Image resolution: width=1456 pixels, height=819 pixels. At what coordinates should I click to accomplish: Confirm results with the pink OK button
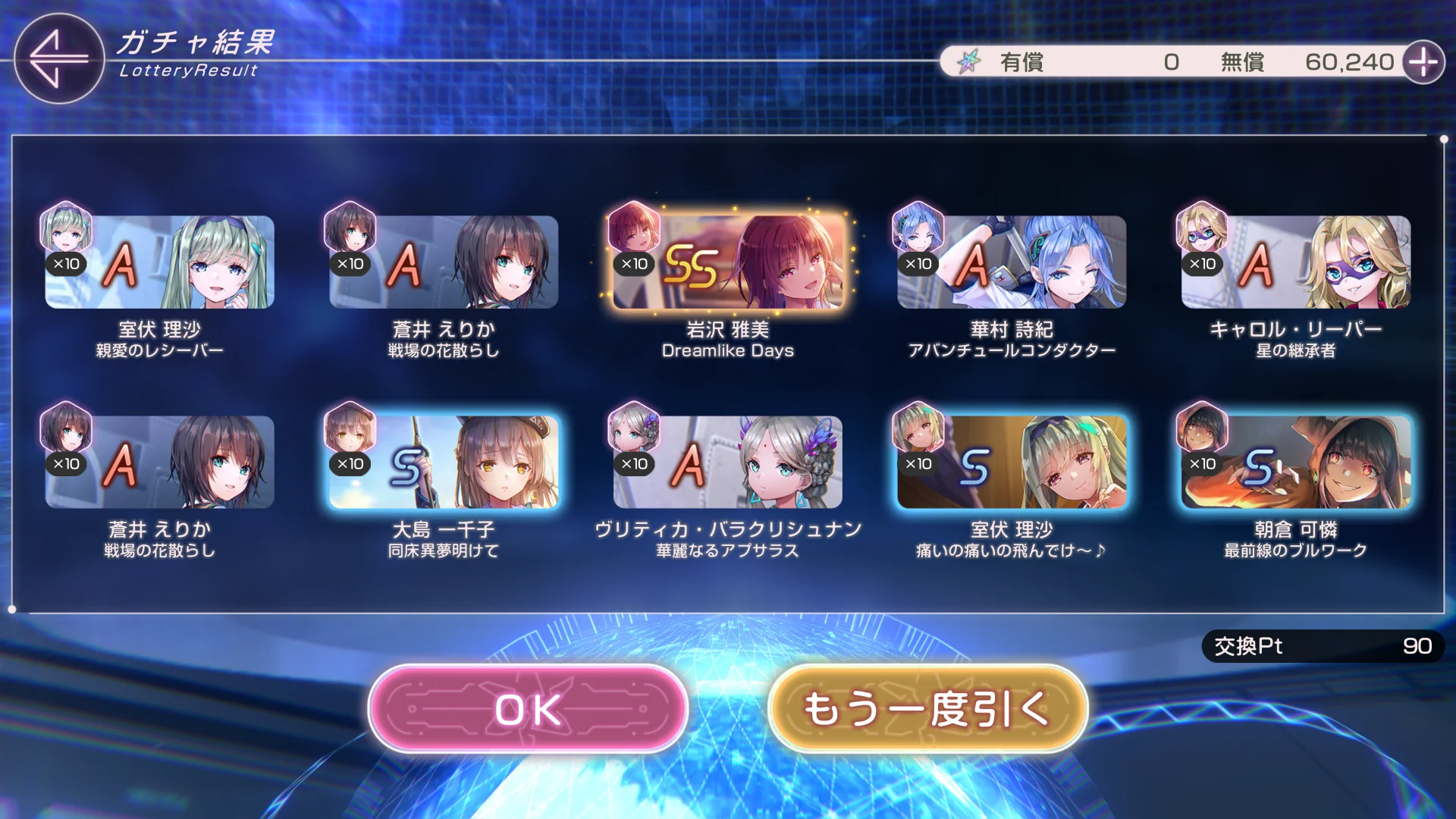click(528, 709)
